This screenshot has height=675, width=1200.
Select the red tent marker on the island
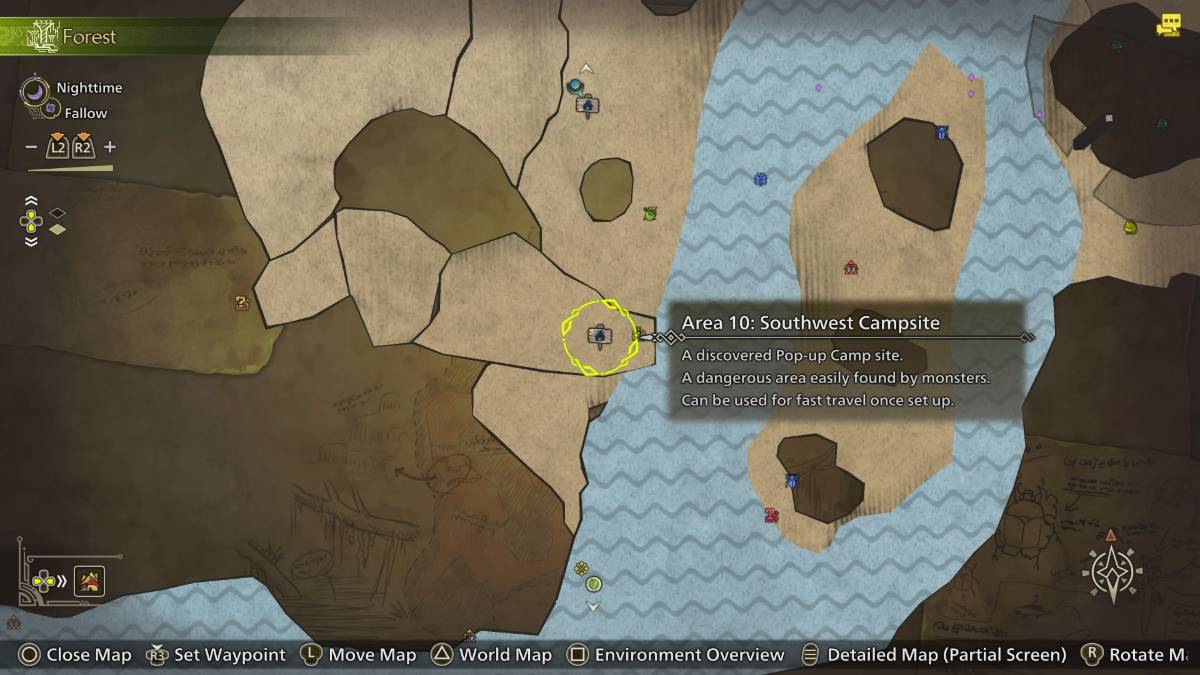(850, 267)
